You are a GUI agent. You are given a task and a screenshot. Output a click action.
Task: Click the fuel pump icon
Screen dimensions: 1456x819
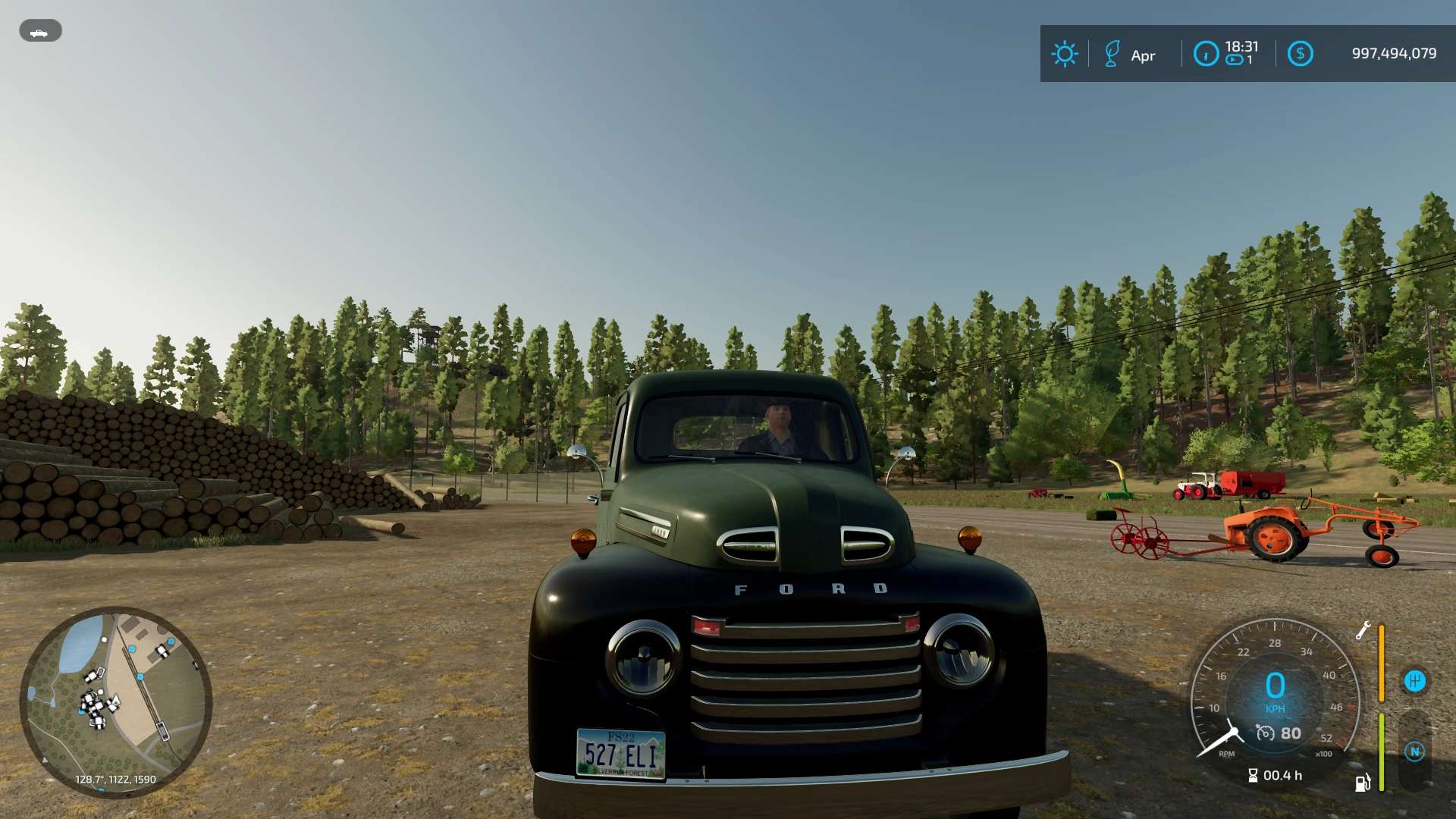[1363, 783]
